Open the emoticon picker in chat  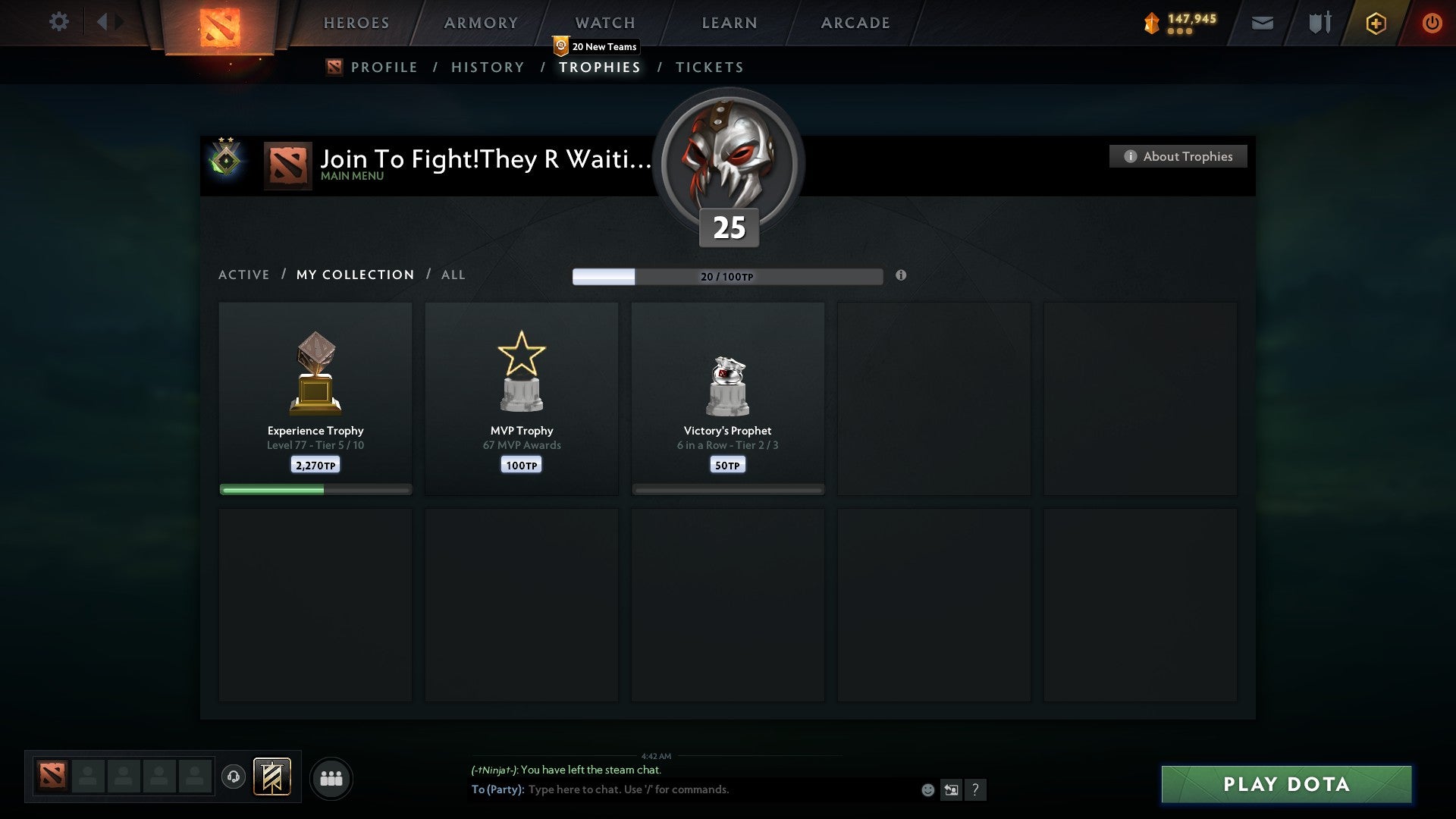927,789
